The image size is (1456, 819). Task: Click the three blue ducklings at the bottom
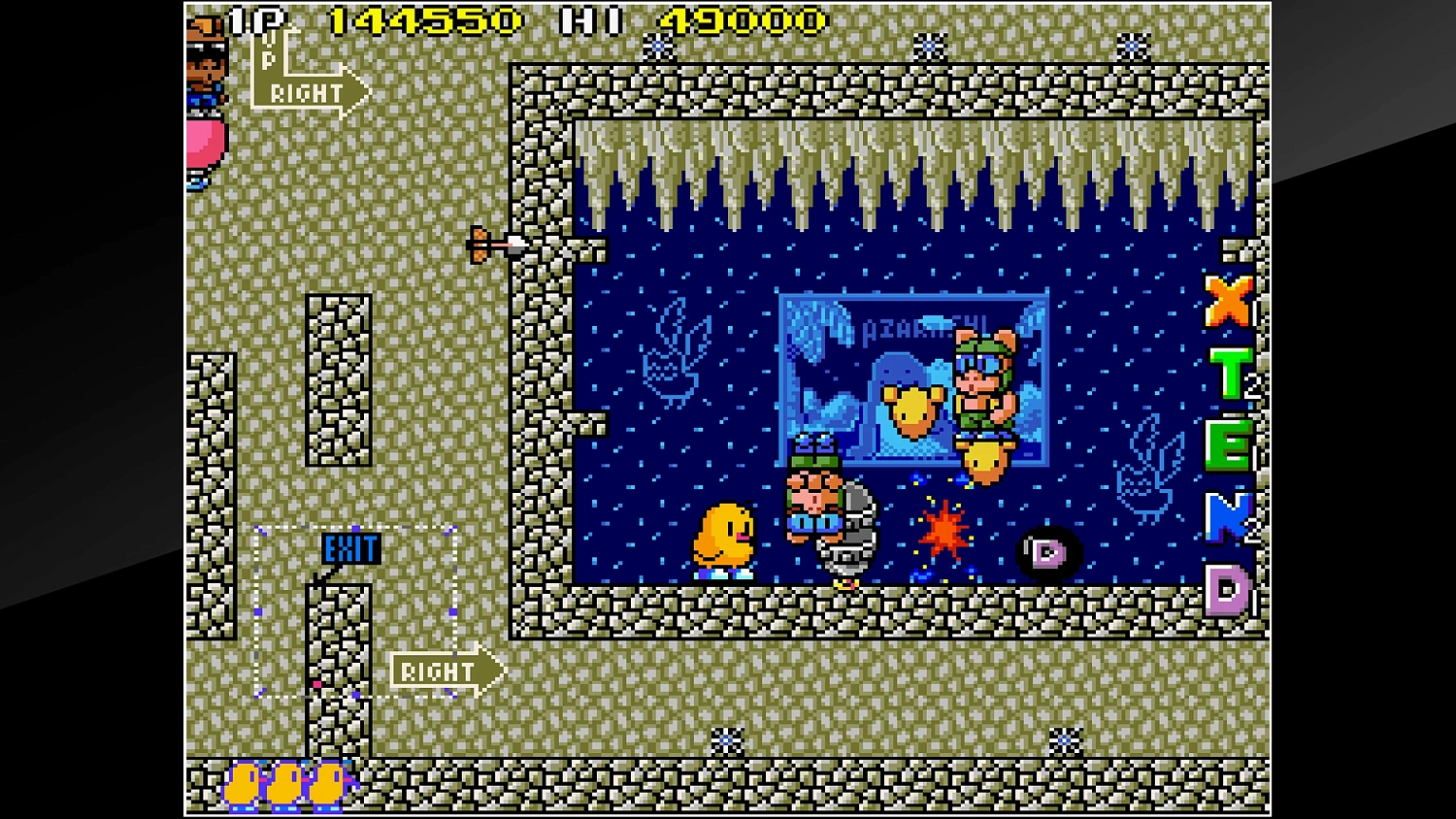[284, 782]
